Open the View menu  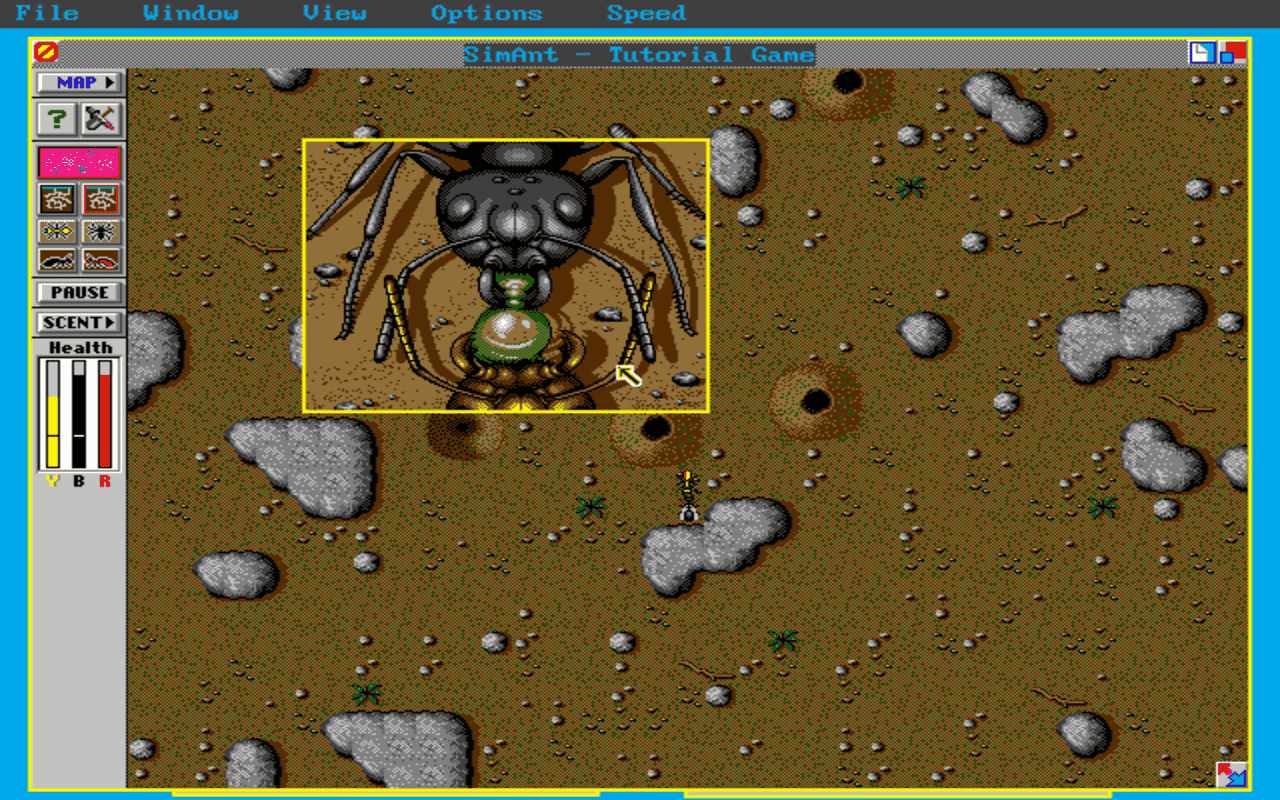[x=335, y=13]
